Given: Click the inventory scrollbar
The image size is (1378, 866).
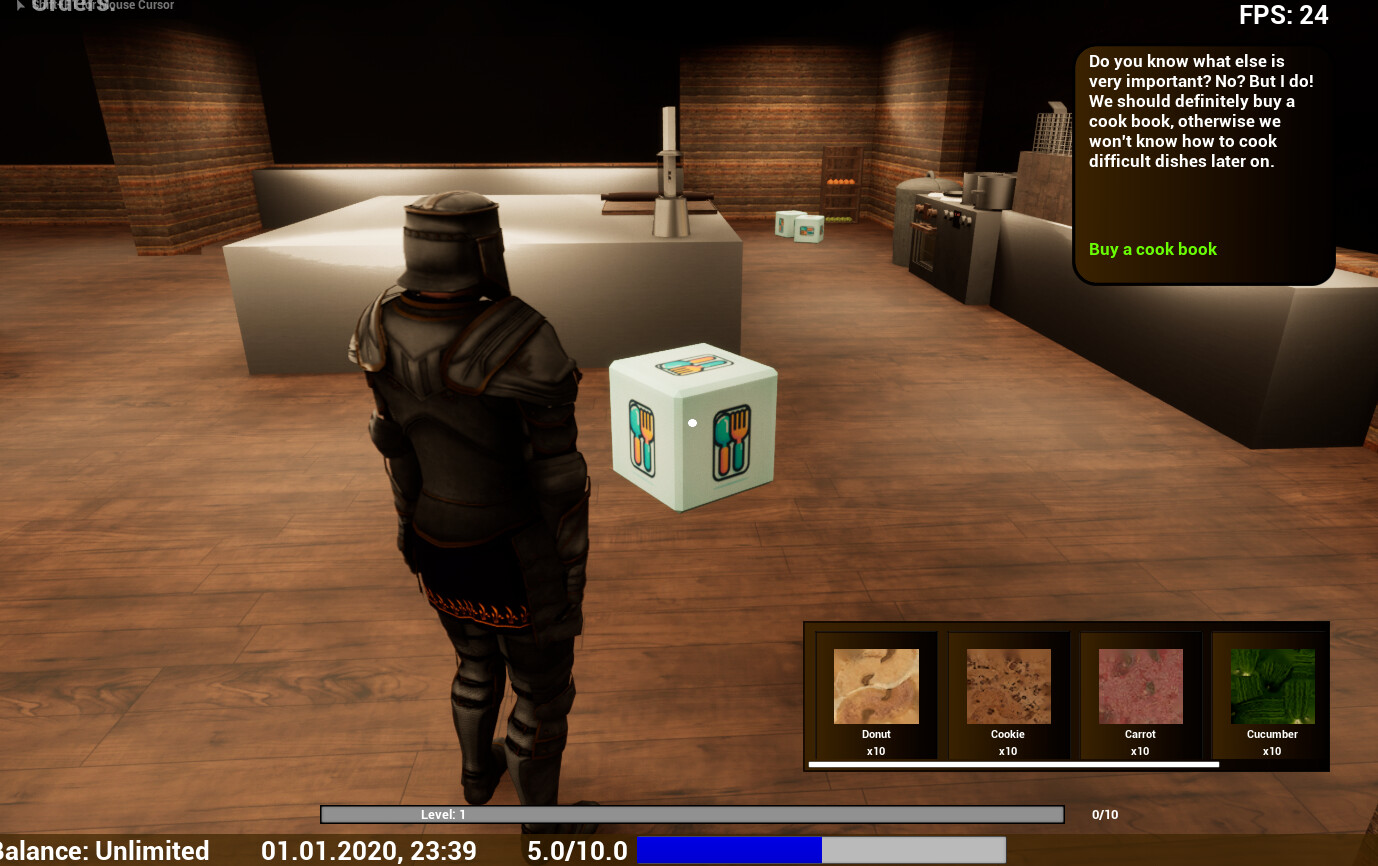Looking at the screenshot, I should point(1014,763).
